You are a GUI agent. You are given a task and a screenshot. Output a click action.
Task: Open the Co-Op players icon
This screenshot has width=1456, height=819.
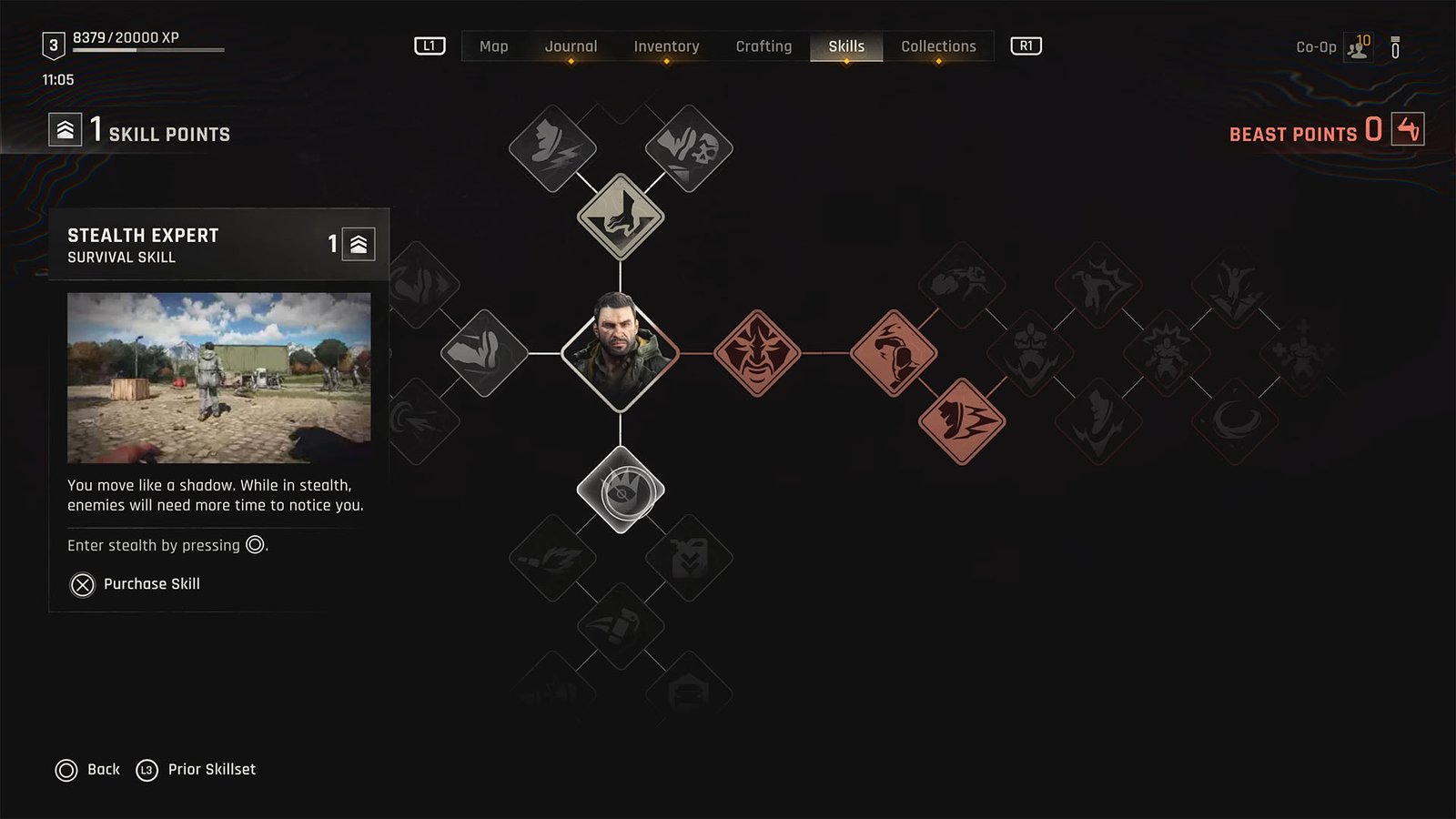[x=1358, y=47]
